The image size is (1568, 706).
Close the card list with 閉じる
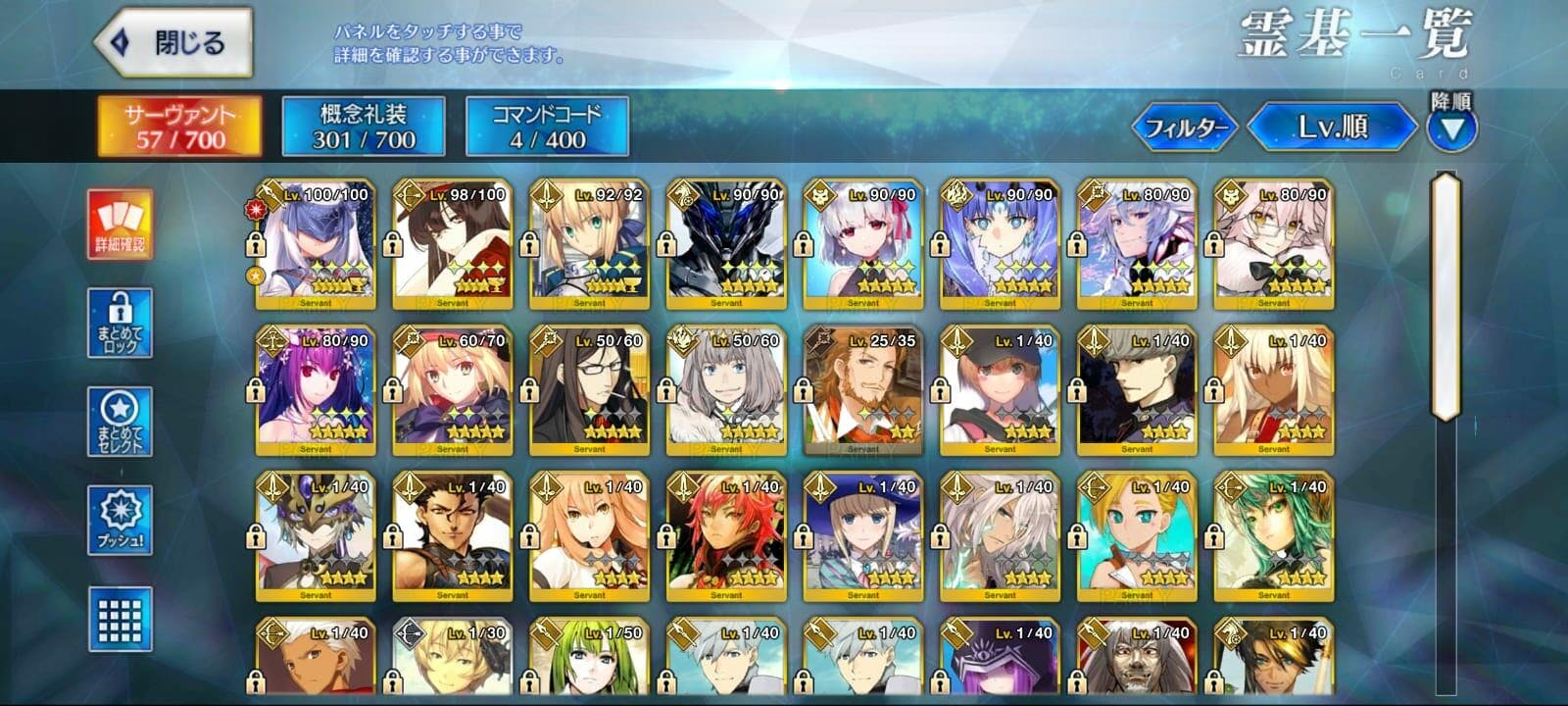pyautogui.click(x=172, y=43)
